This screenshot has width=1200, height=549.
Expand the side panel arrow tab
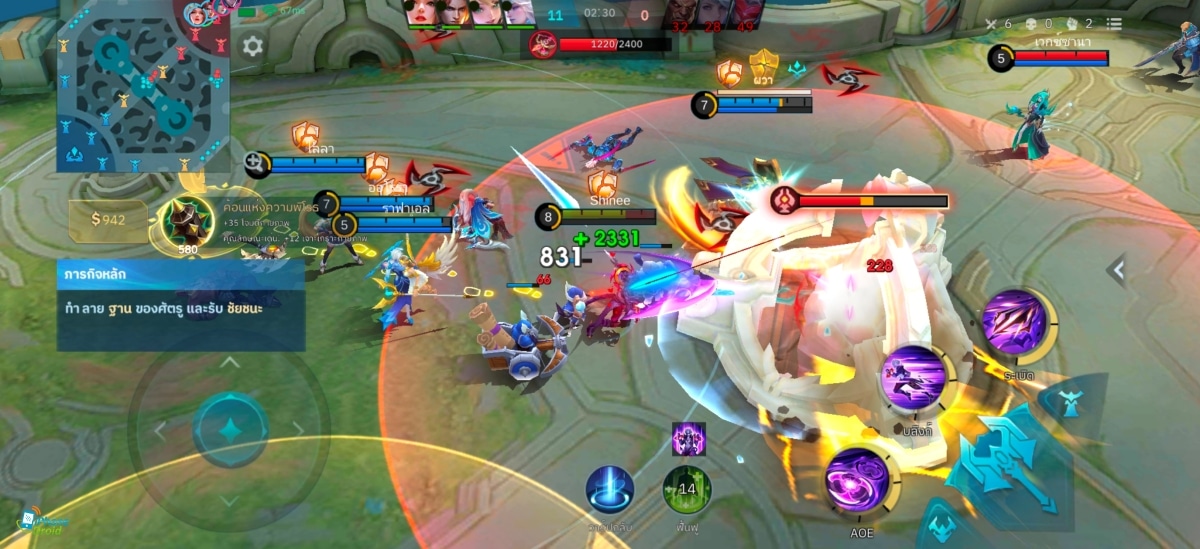click(1117, 269)
